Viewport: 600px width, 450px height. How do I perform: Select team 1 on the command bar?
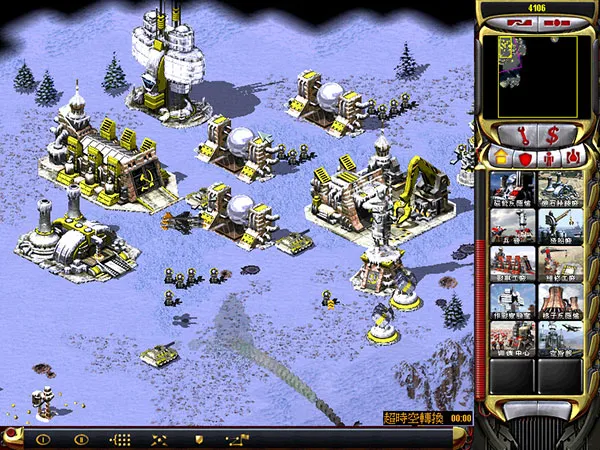point(42,439)
